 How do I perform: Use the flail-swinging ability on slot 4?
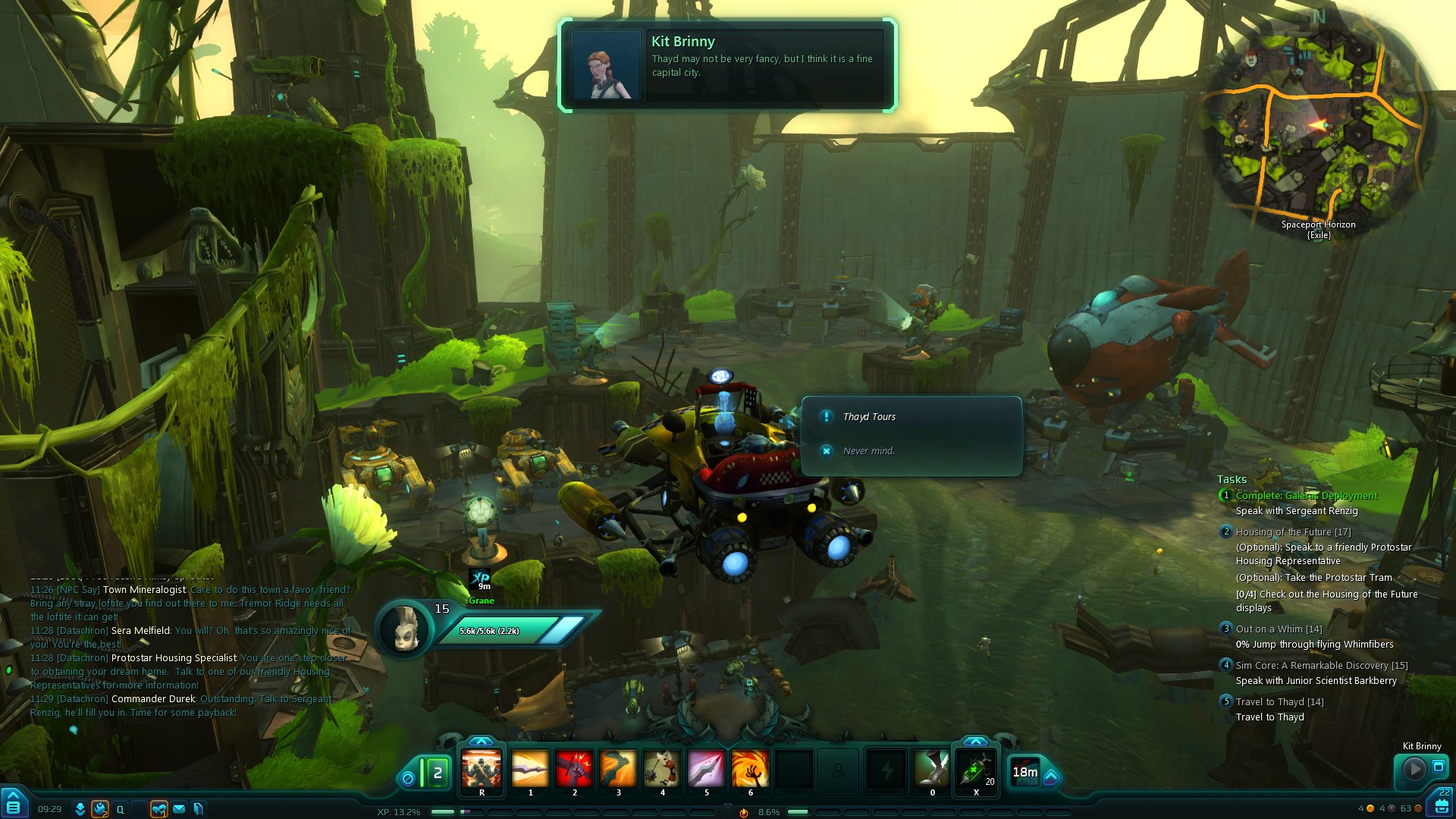coord(662,769)
